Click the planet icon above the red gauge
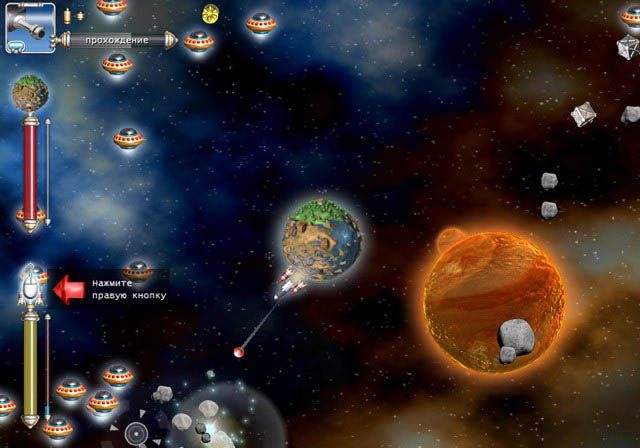This screenshot has height=448, width=640. [x=30, y=93]
